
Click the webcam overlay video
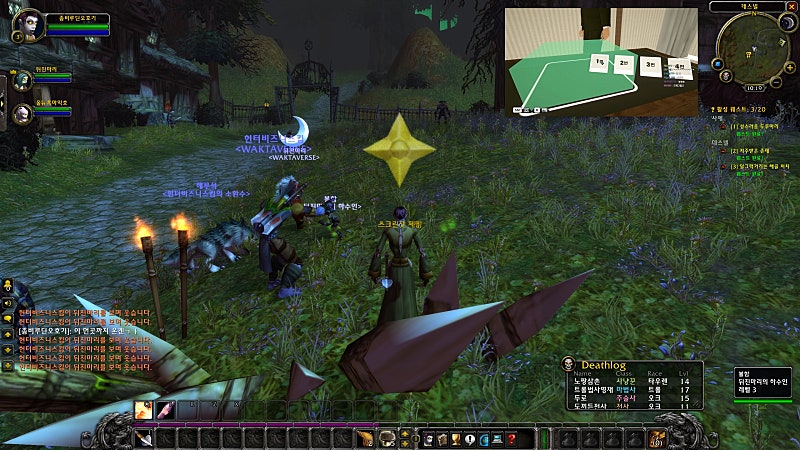[x=600, y=60]
